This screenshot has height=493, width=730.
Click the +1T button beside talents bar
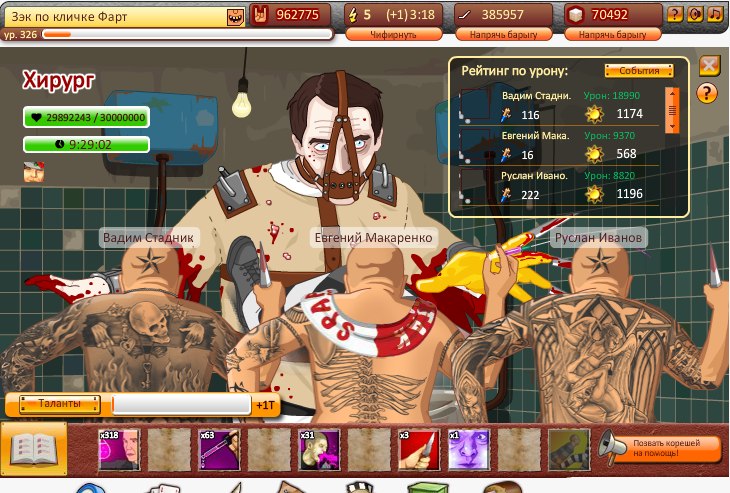coord(265,406)
